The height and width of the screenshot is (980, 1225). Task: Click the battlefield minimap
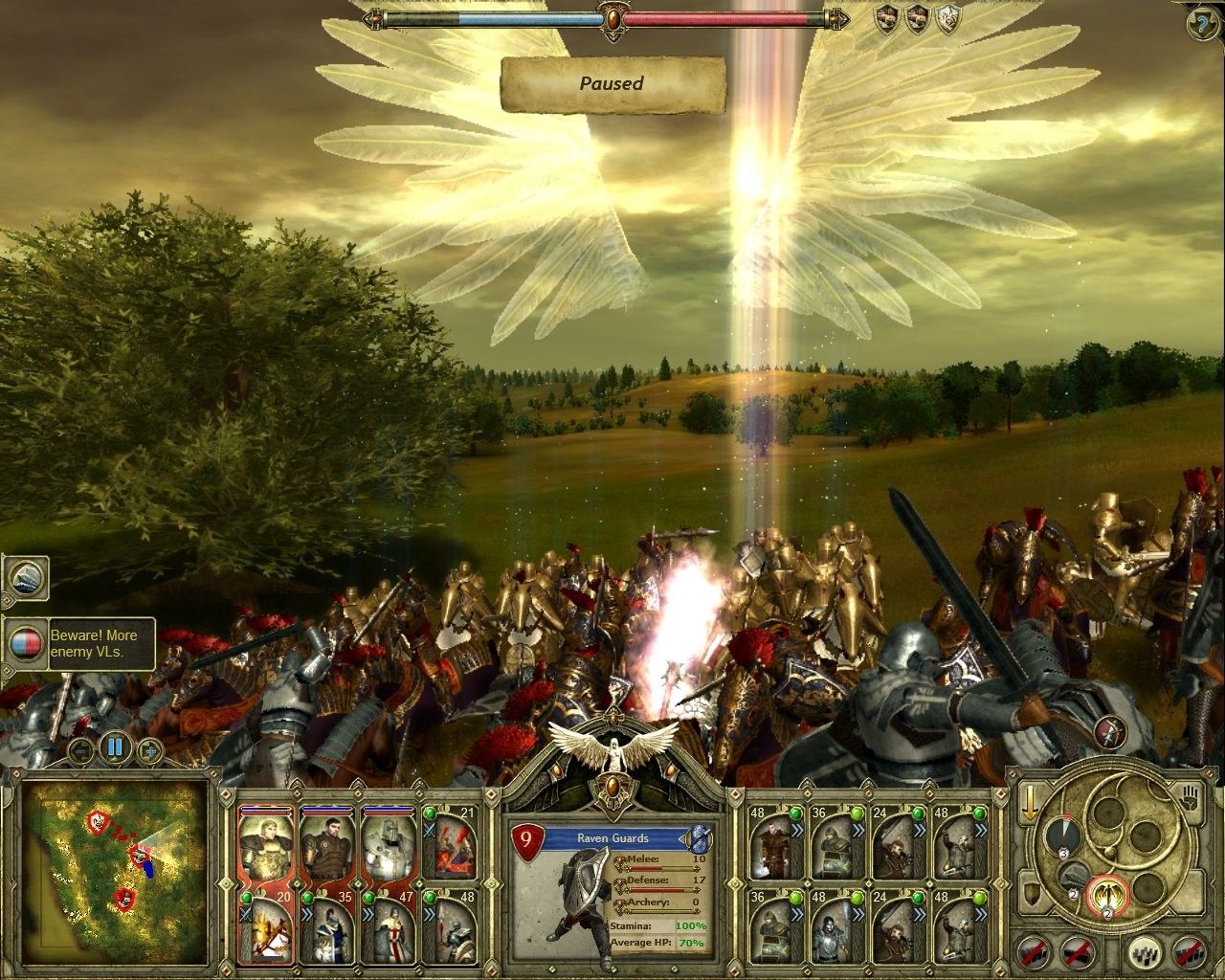[115, 871]
